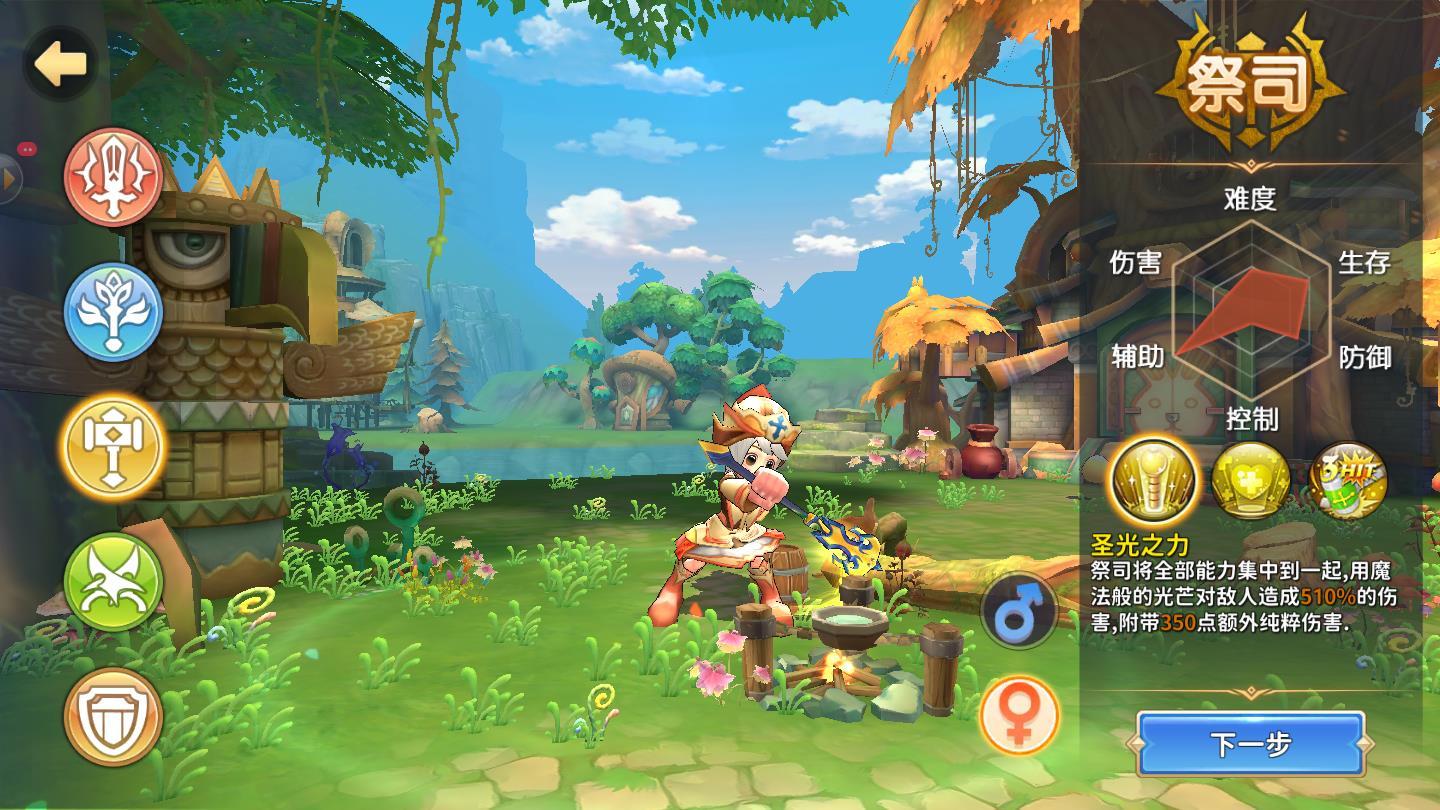Select the red trident class icon
This screenshot has height=810, width=1440.
pyautogui.click(x=113, y=177)
